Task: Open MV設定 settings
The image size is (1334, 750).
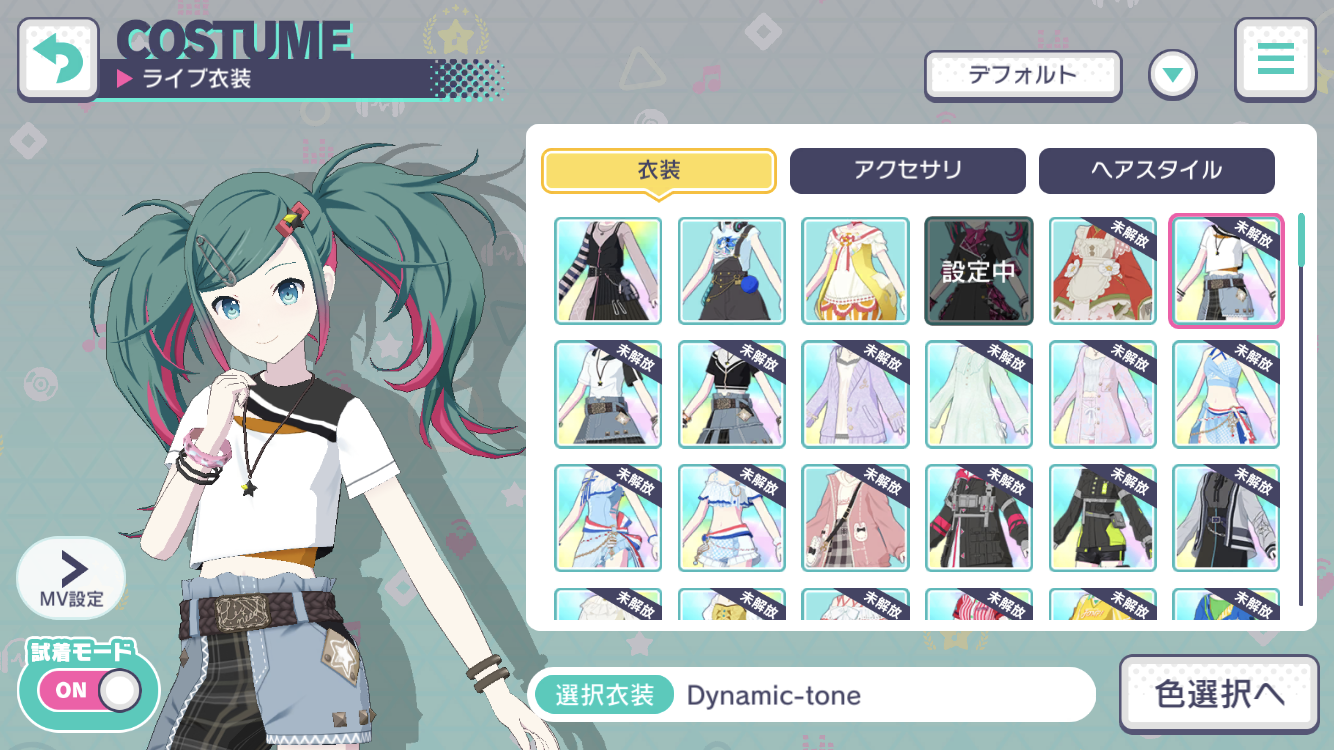Action: pyautogui.click(x=71, y=578)
